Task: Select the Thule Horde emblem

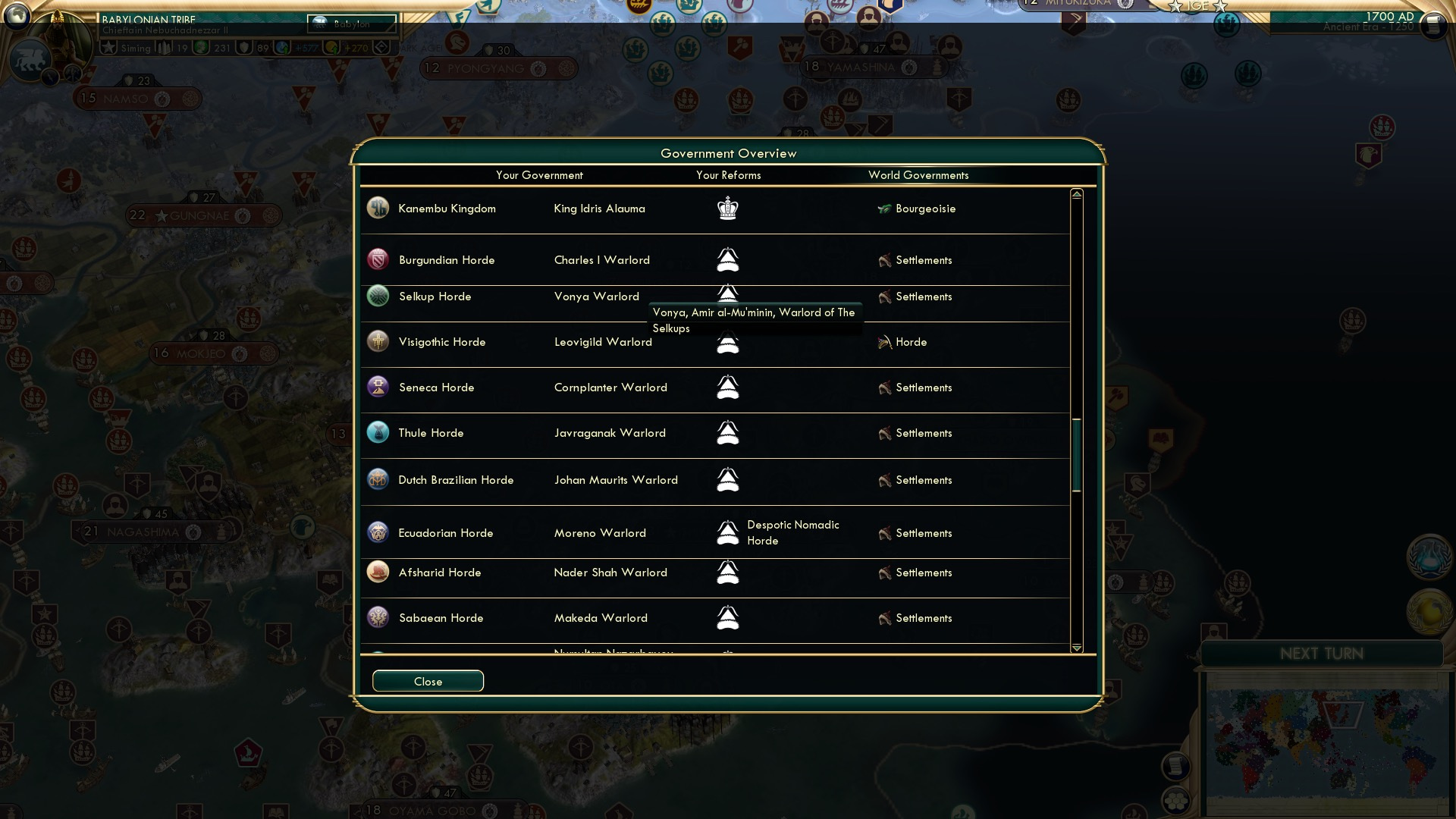Action: tap(378, 433)
